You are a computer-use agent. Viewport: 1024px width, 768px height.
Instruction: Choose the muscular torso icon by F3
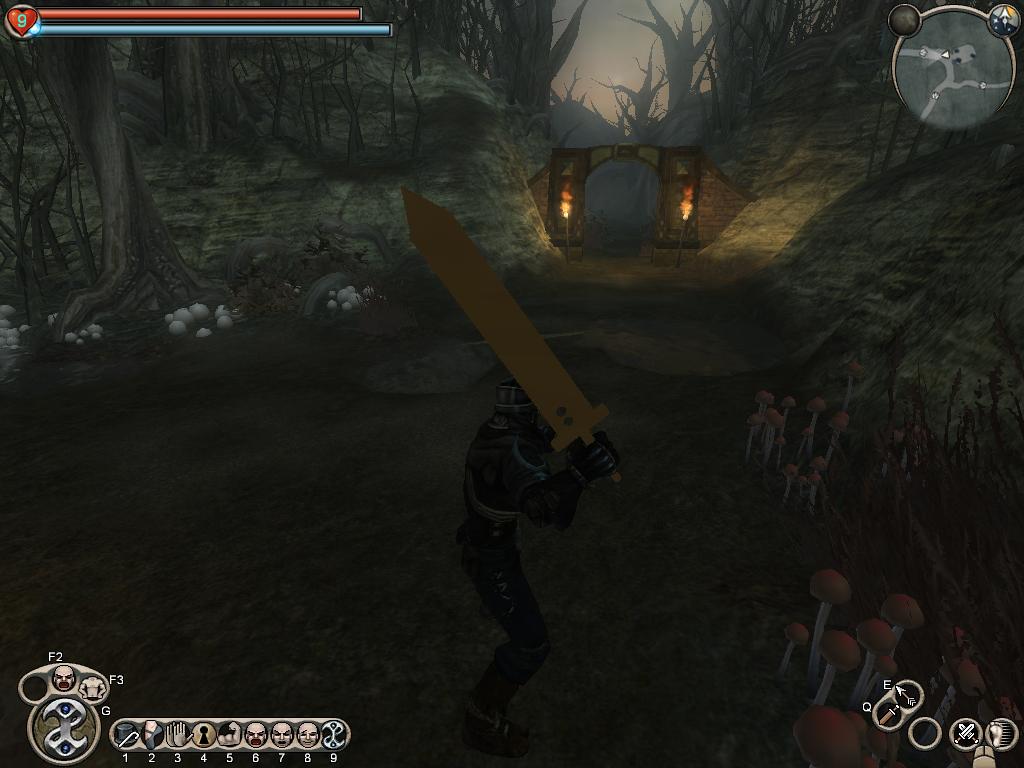93,687
